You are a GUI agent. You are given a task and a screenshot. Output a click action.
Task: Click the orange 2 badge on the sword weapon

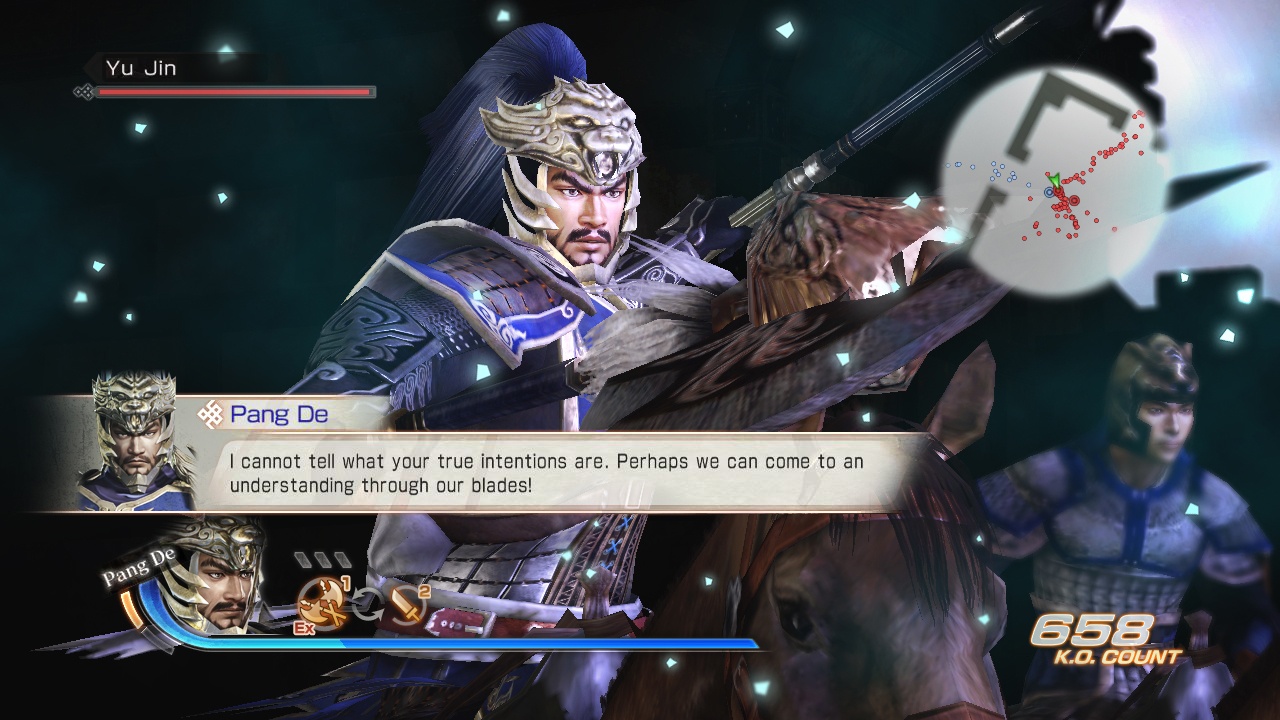[423, 592]
